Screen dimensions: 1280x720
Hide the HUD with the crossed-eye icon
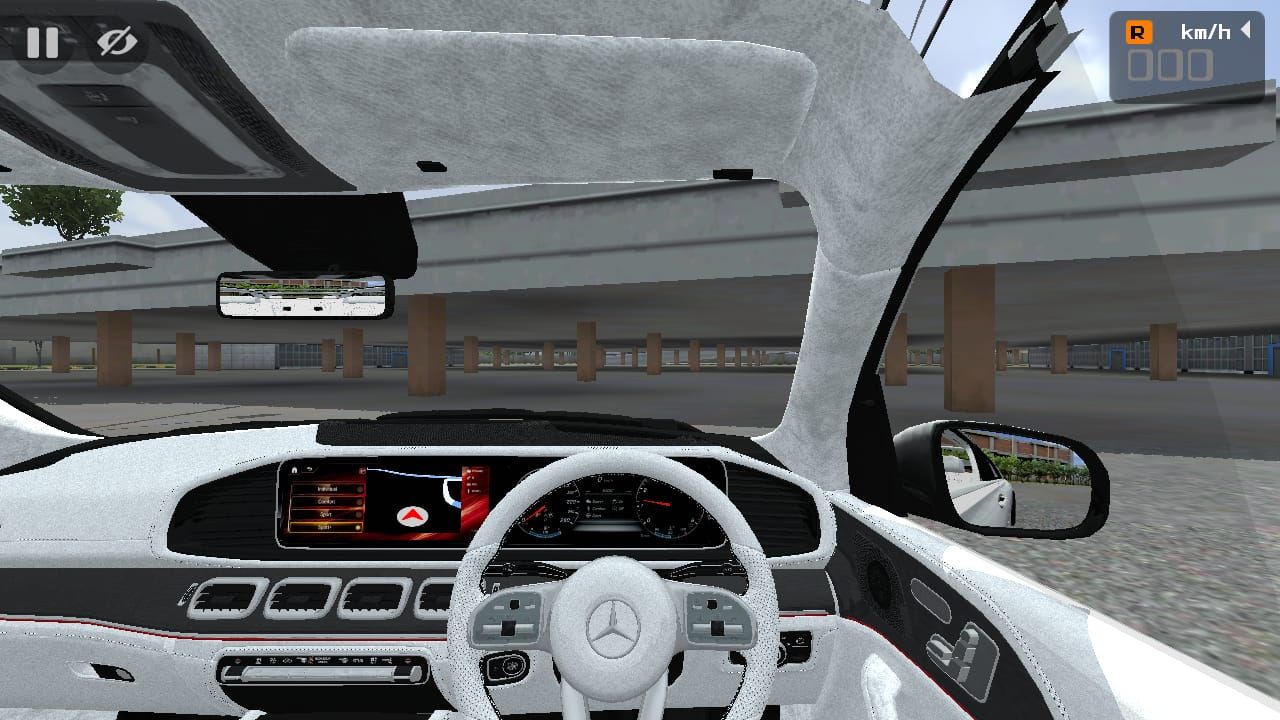pos(112,41)
